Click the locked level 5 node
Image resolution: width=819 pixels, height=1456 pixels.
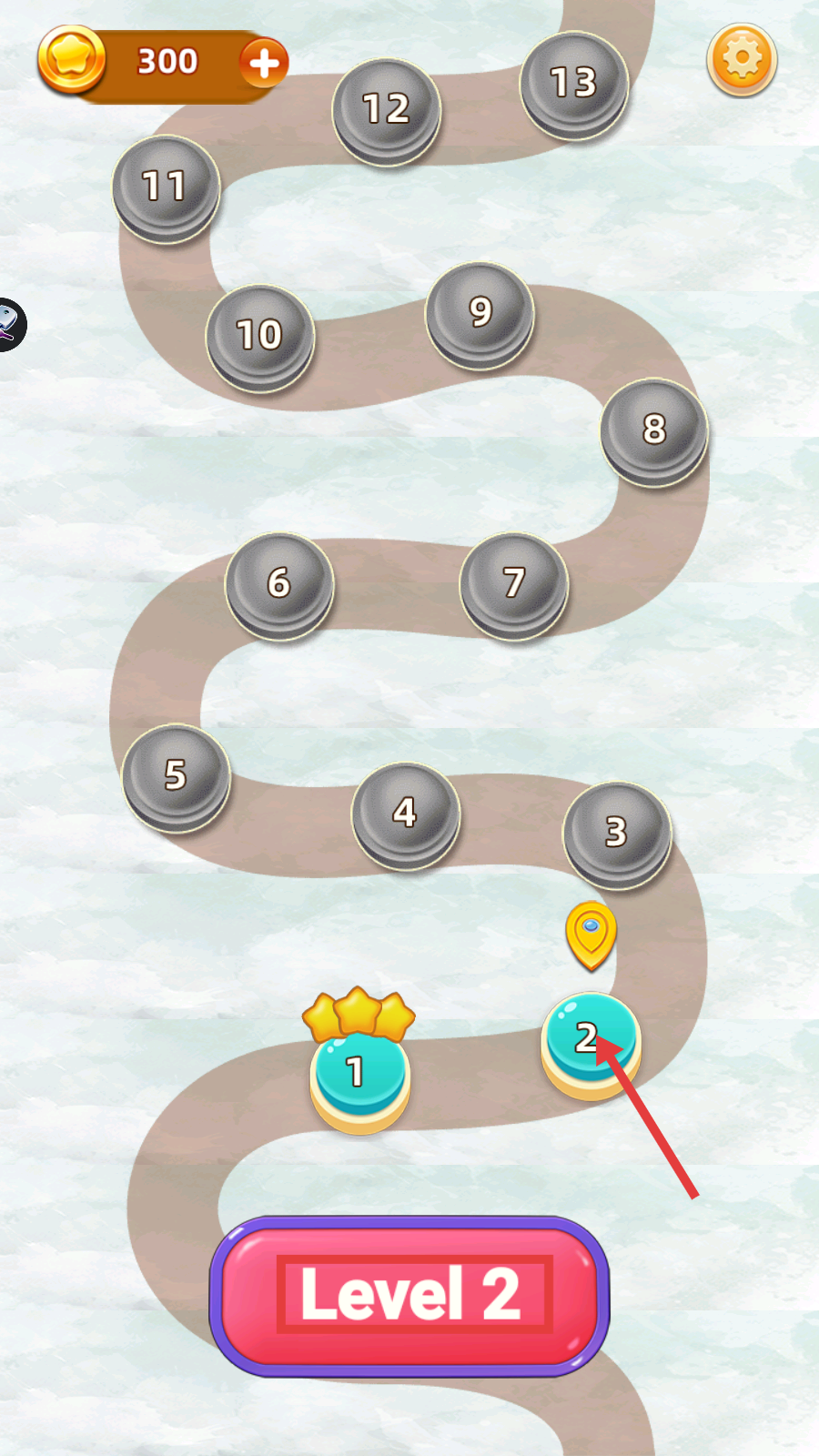tap(176, 775)
